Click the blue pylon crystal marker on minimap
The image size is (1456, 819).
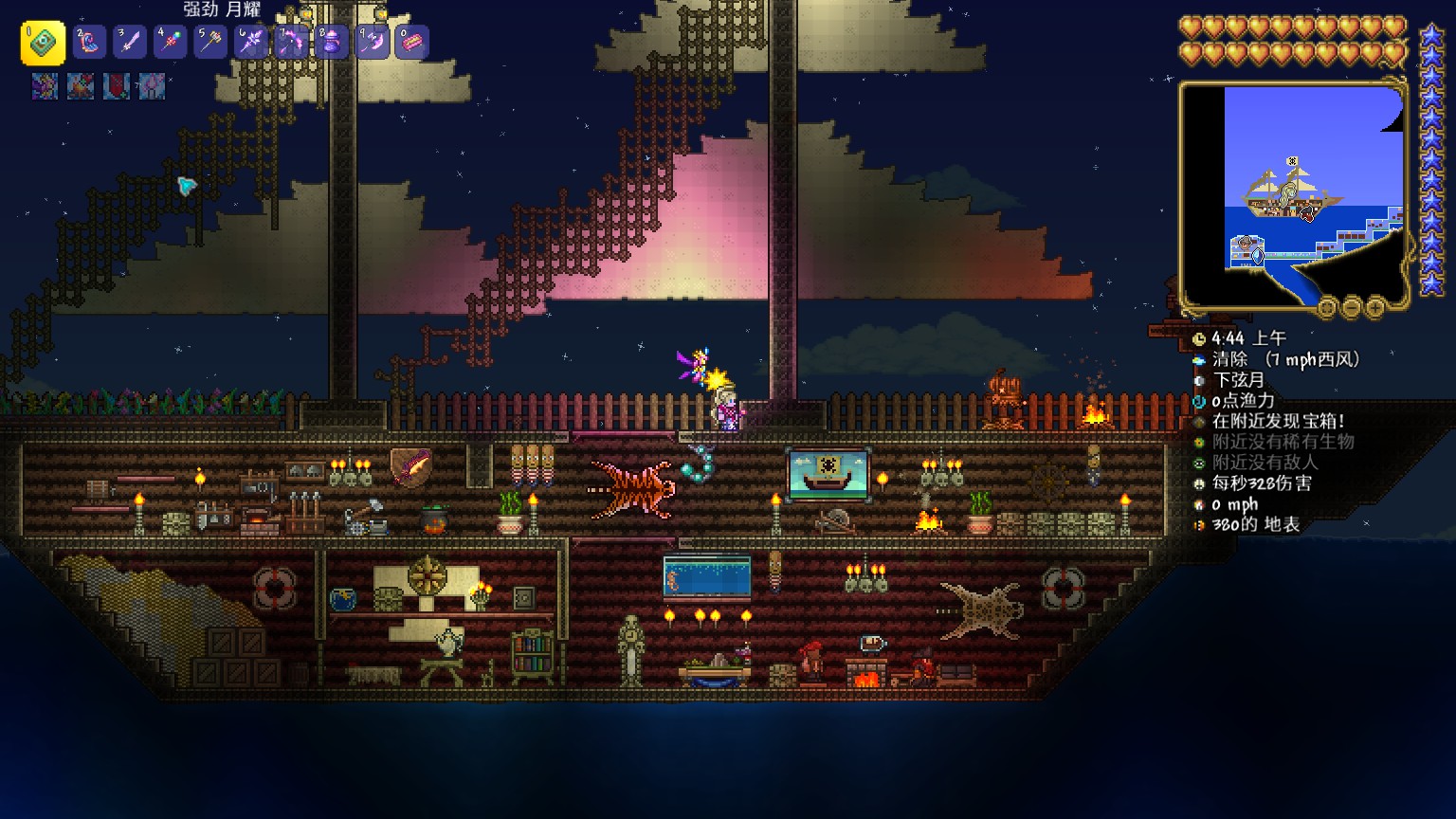point(1258,256)
